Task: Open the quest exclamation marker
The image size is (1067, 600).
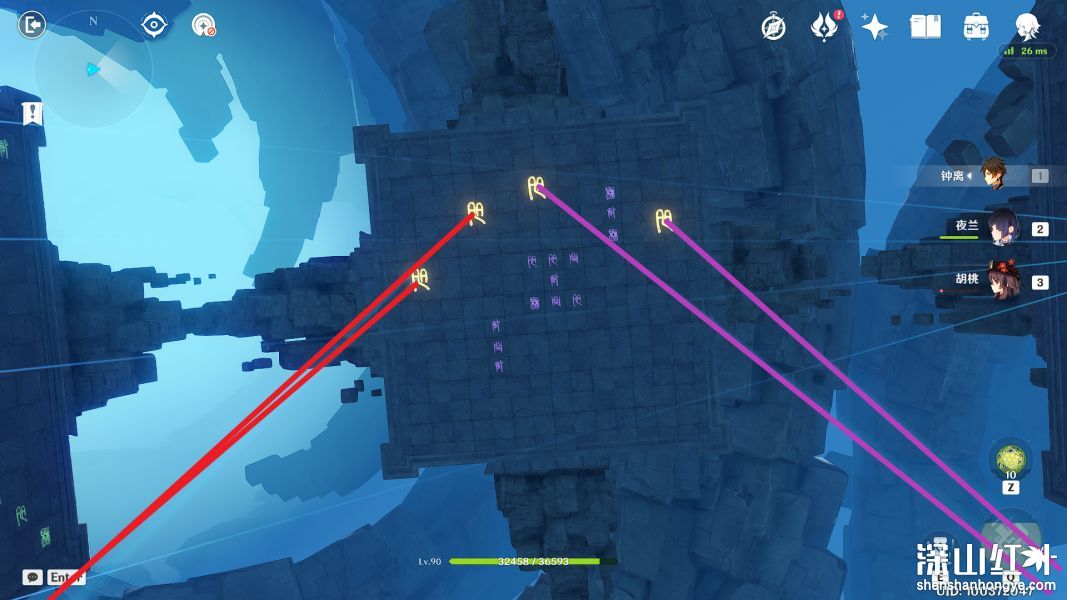Action: point(33,113)
